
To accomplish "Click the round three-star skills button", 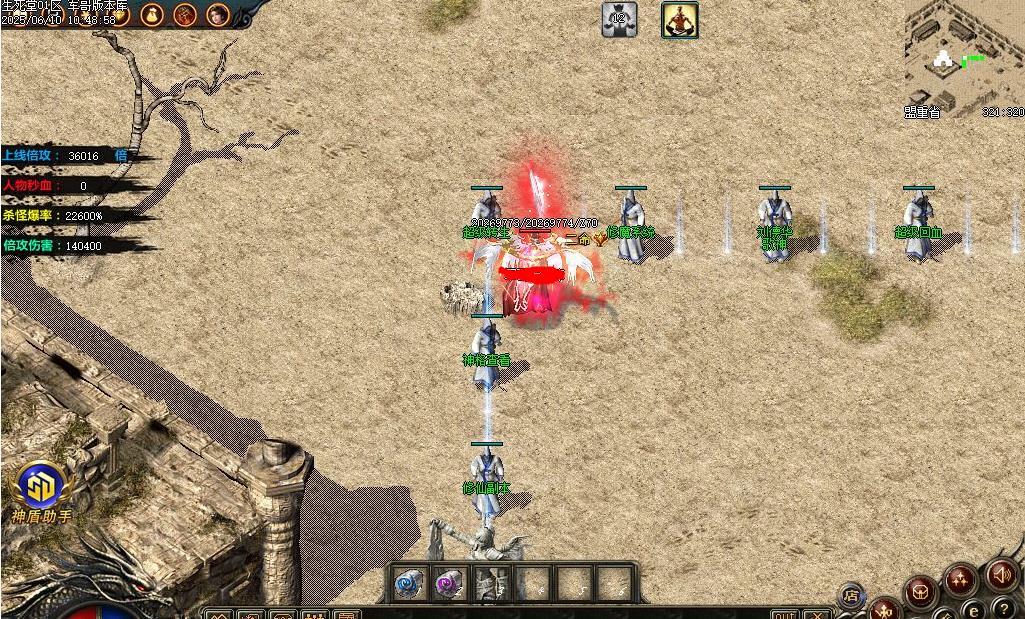I will 961,579.
